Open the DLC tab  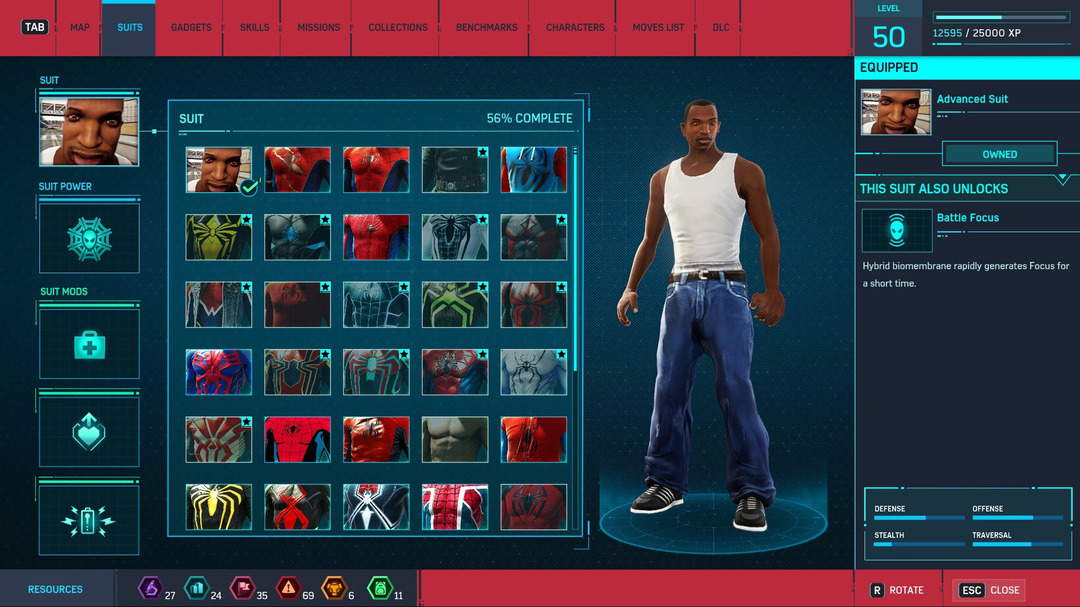coord(721,27)
